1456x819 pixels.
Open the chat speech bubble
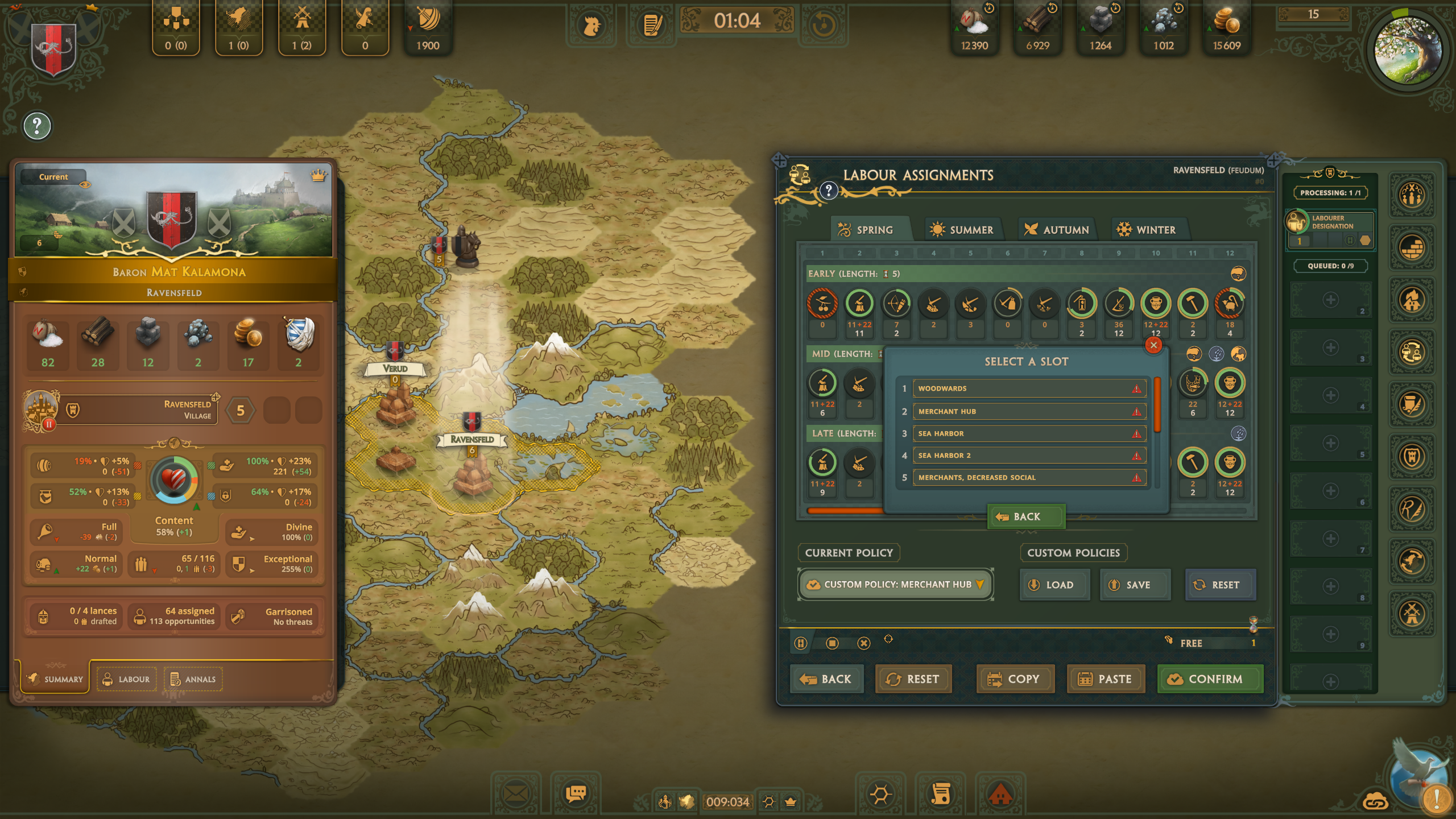[x=576, y=793]
